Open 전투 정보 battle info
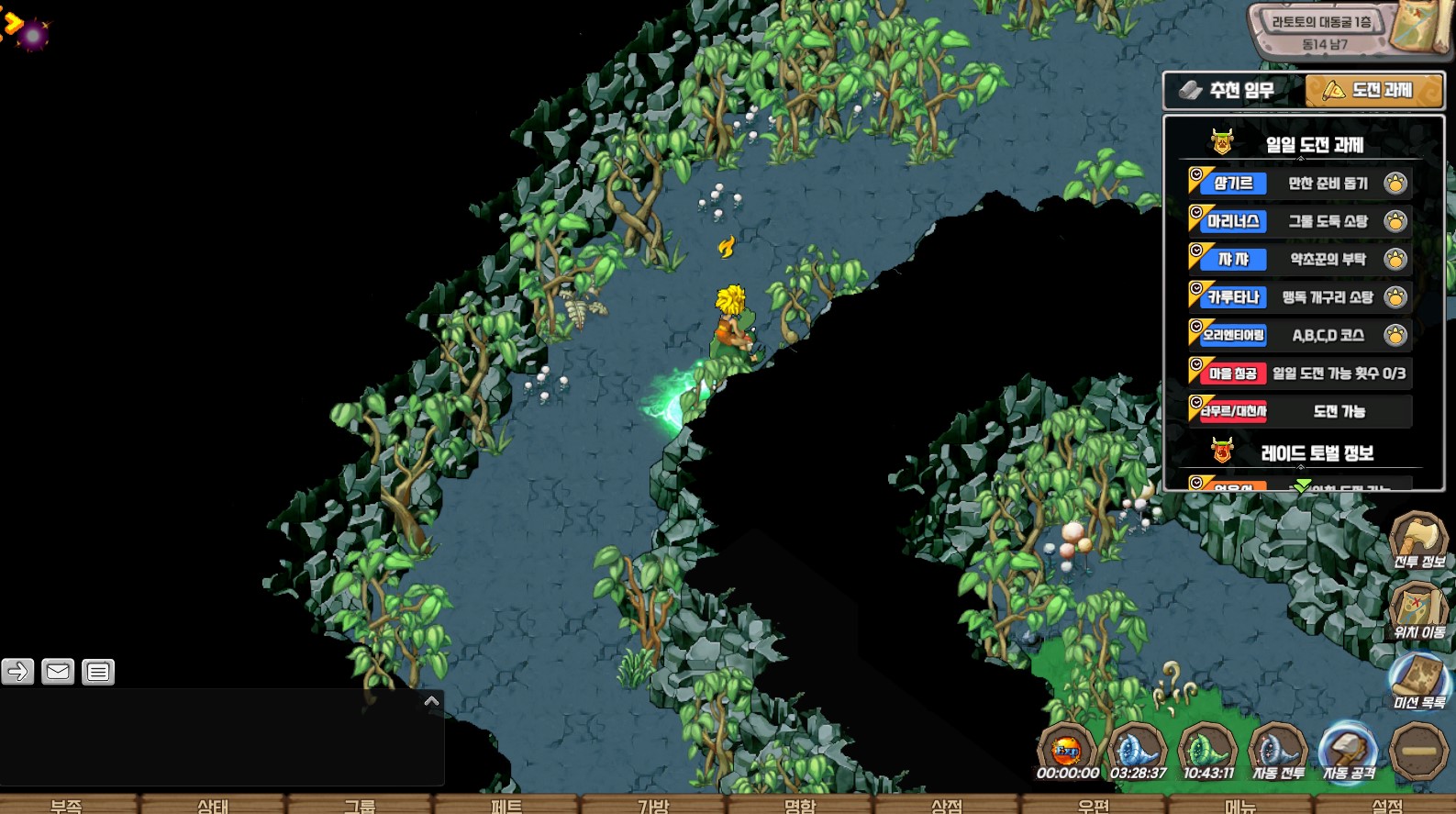The height and width of the screenshot is (814, 1456). tap(1417, 541)
